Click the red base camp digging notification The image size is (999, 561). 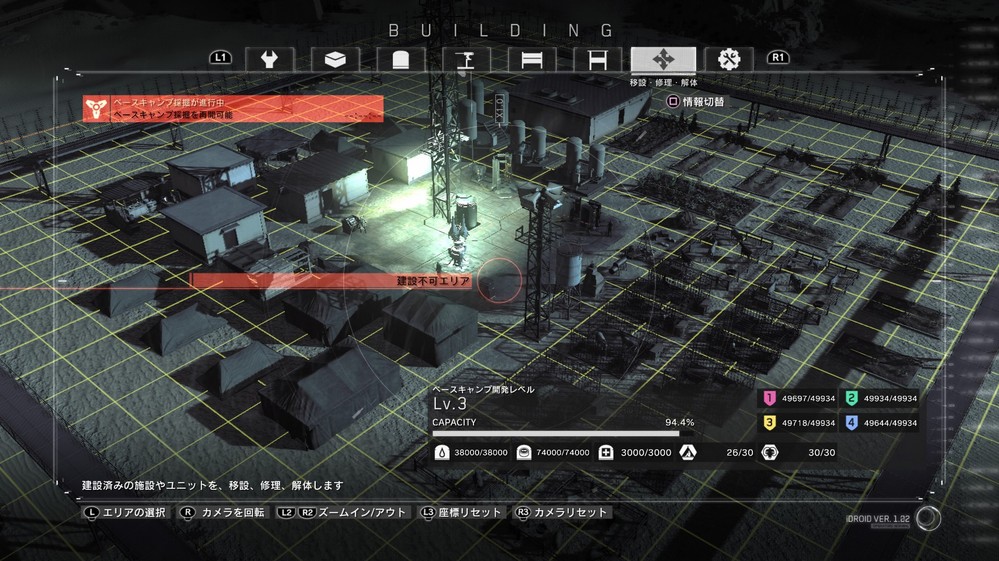point(233,109)
